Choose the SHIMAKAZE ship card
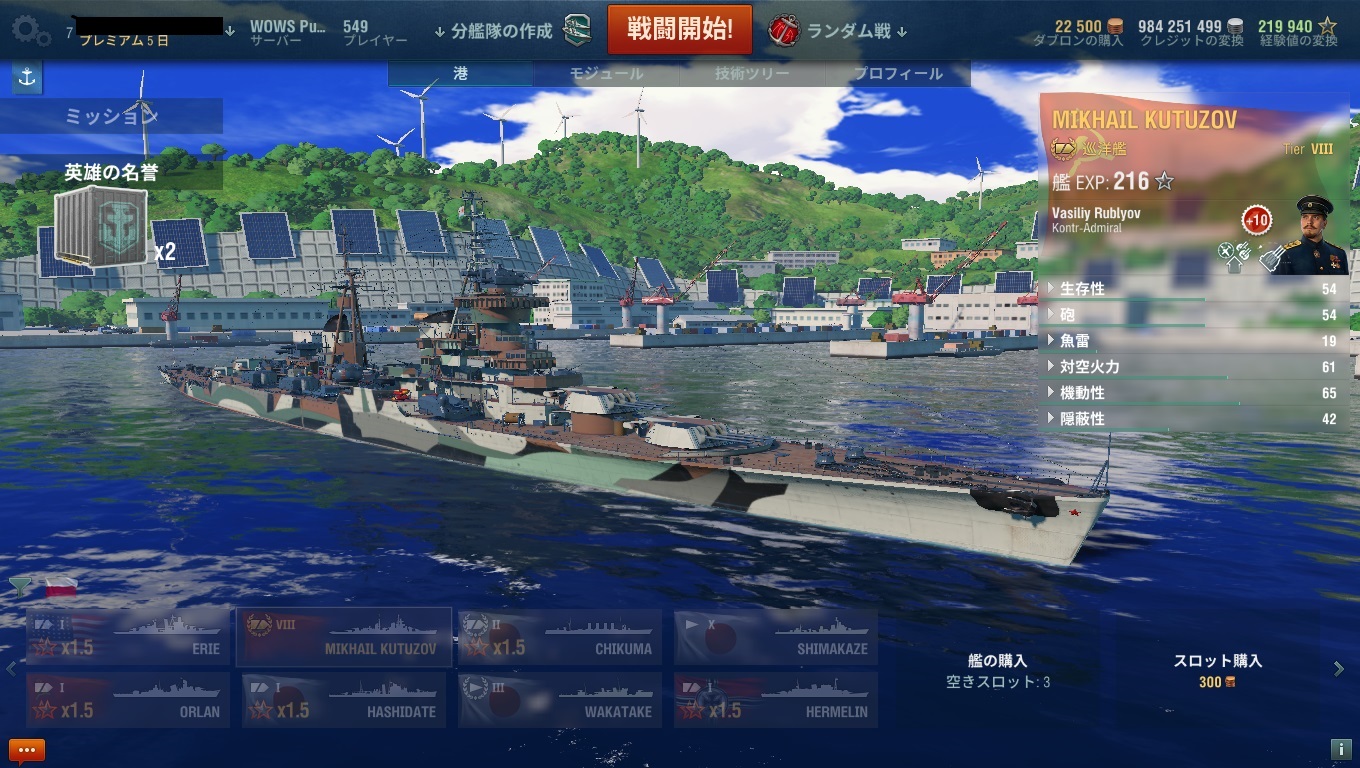Image resolution: width=1360 pixels, height=768 pixels. point(775,637)
